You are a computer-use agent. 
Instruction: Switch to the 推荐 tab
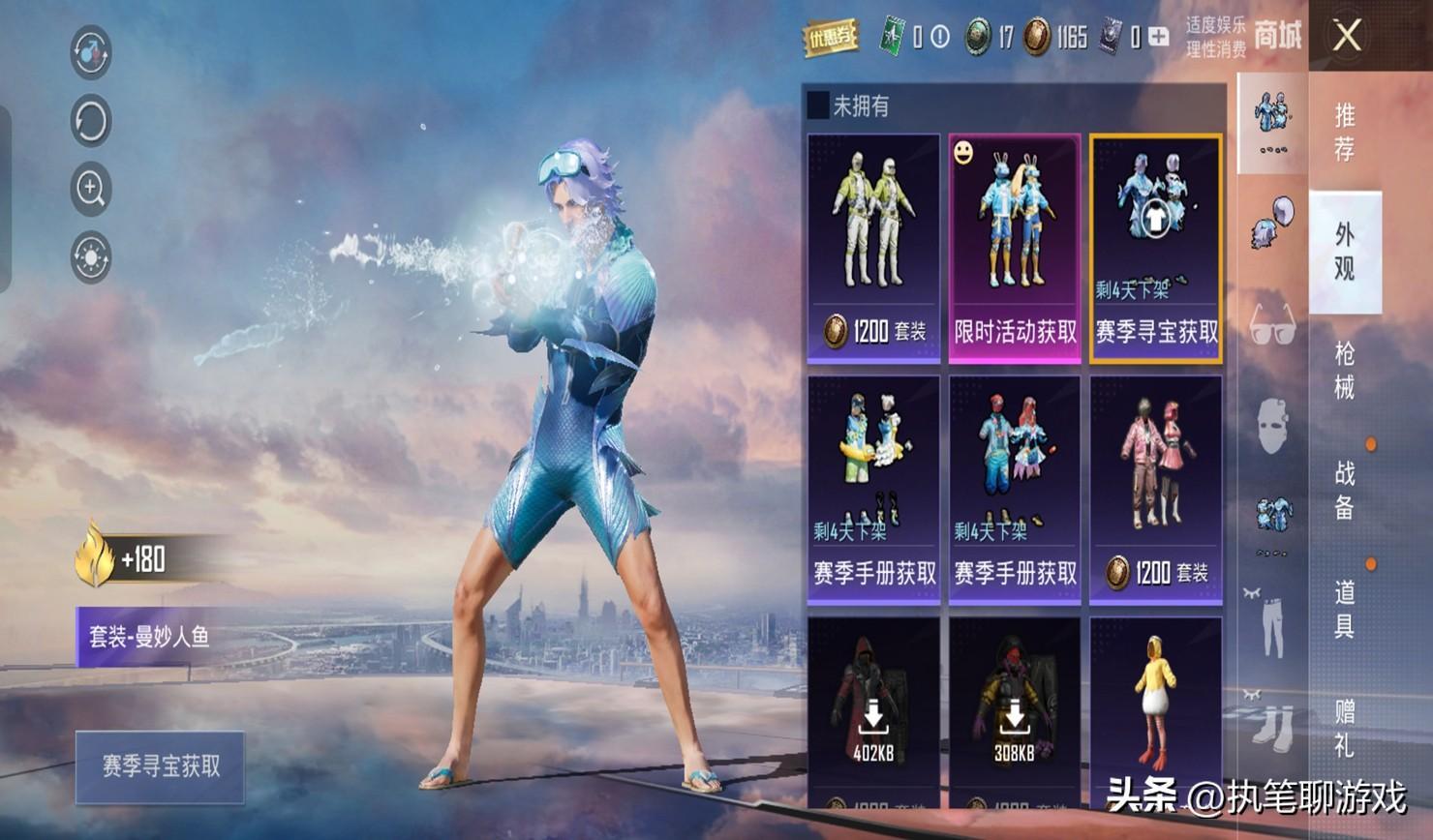tap(1345, 132)
